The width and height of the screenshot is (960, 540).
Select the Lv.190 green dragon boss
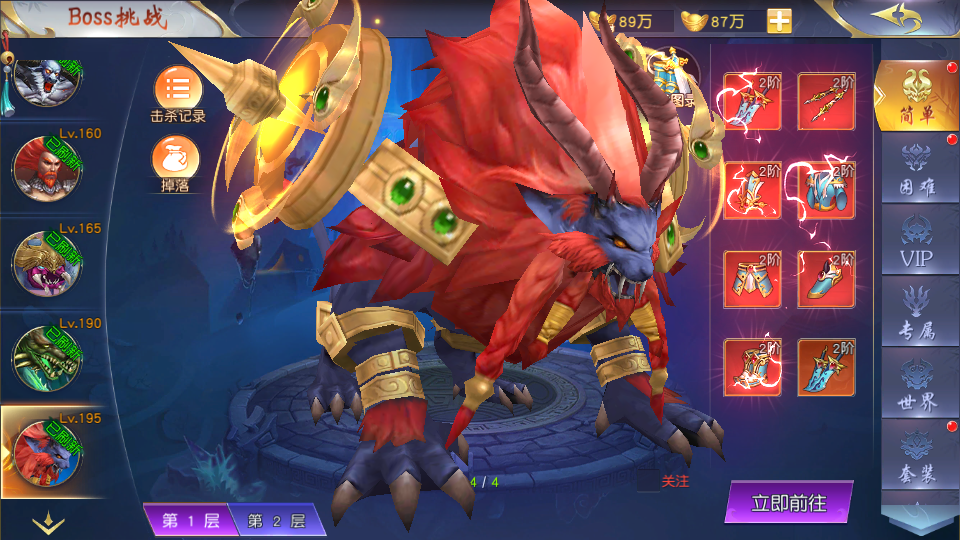[x=47, y=356]
